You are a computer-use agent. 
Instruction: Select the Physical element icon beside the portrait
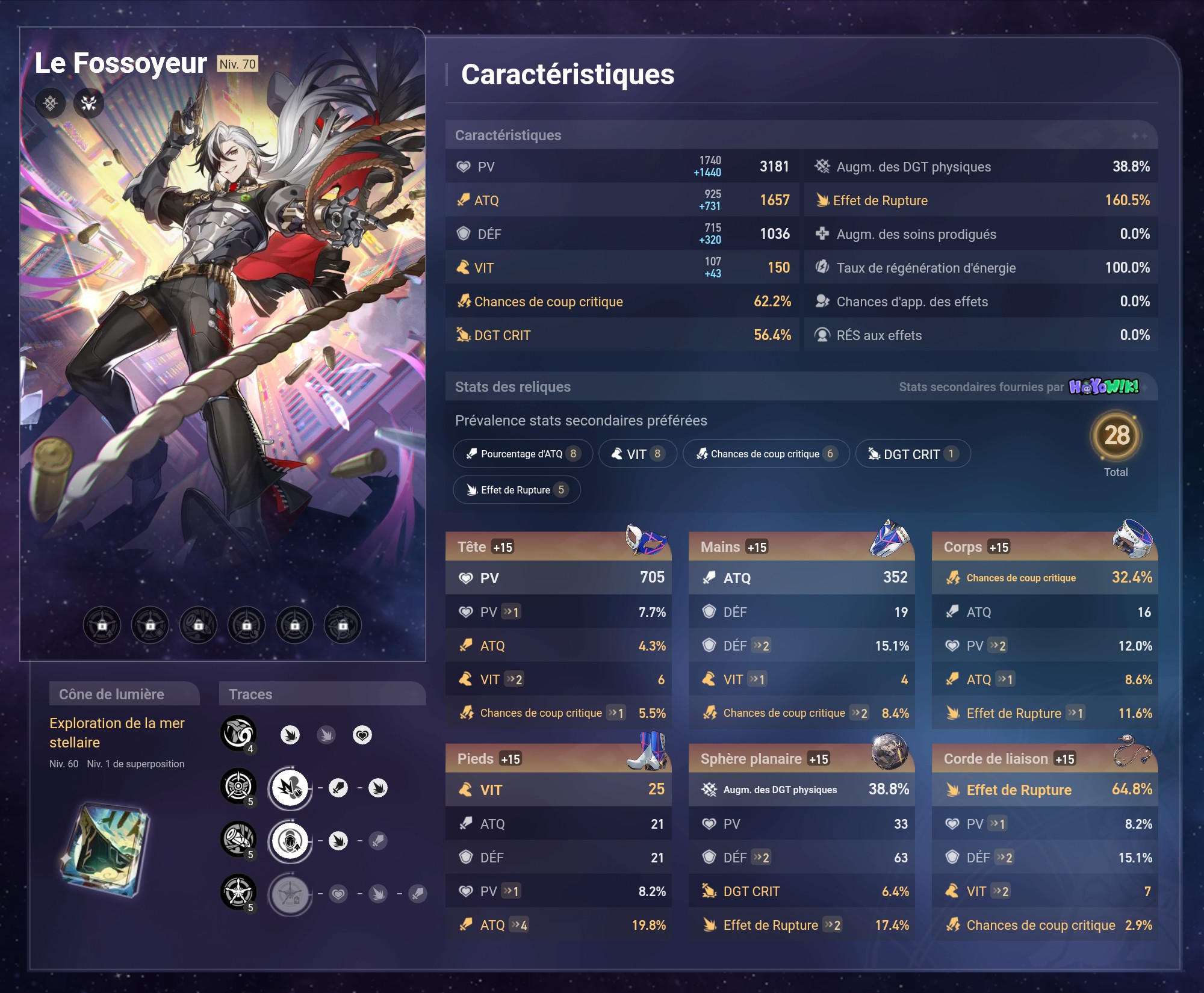[51, 104]
